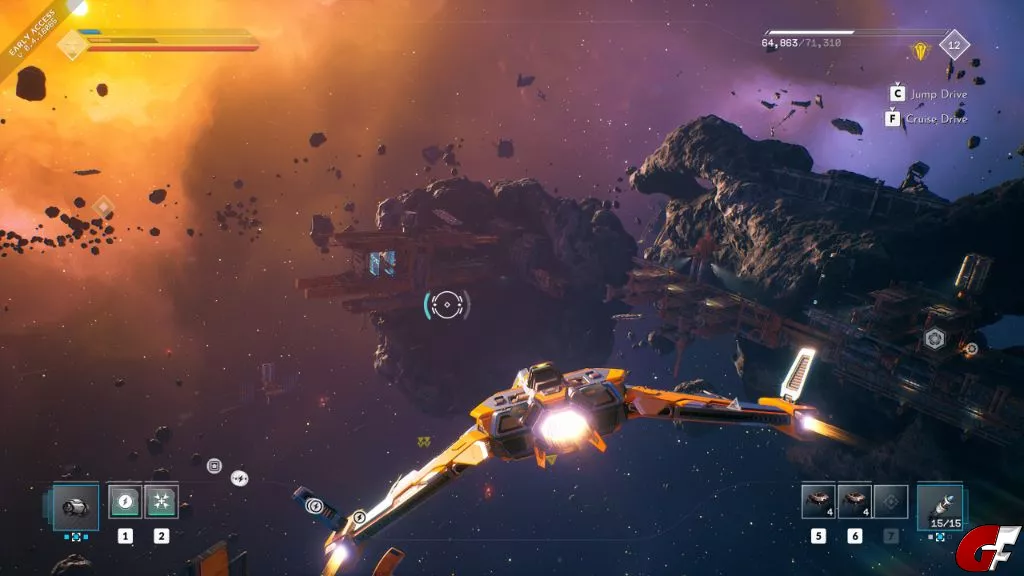Use the consumable in slot 5
This screenshot has width=1024, height=576.
(x=819, y=501)
